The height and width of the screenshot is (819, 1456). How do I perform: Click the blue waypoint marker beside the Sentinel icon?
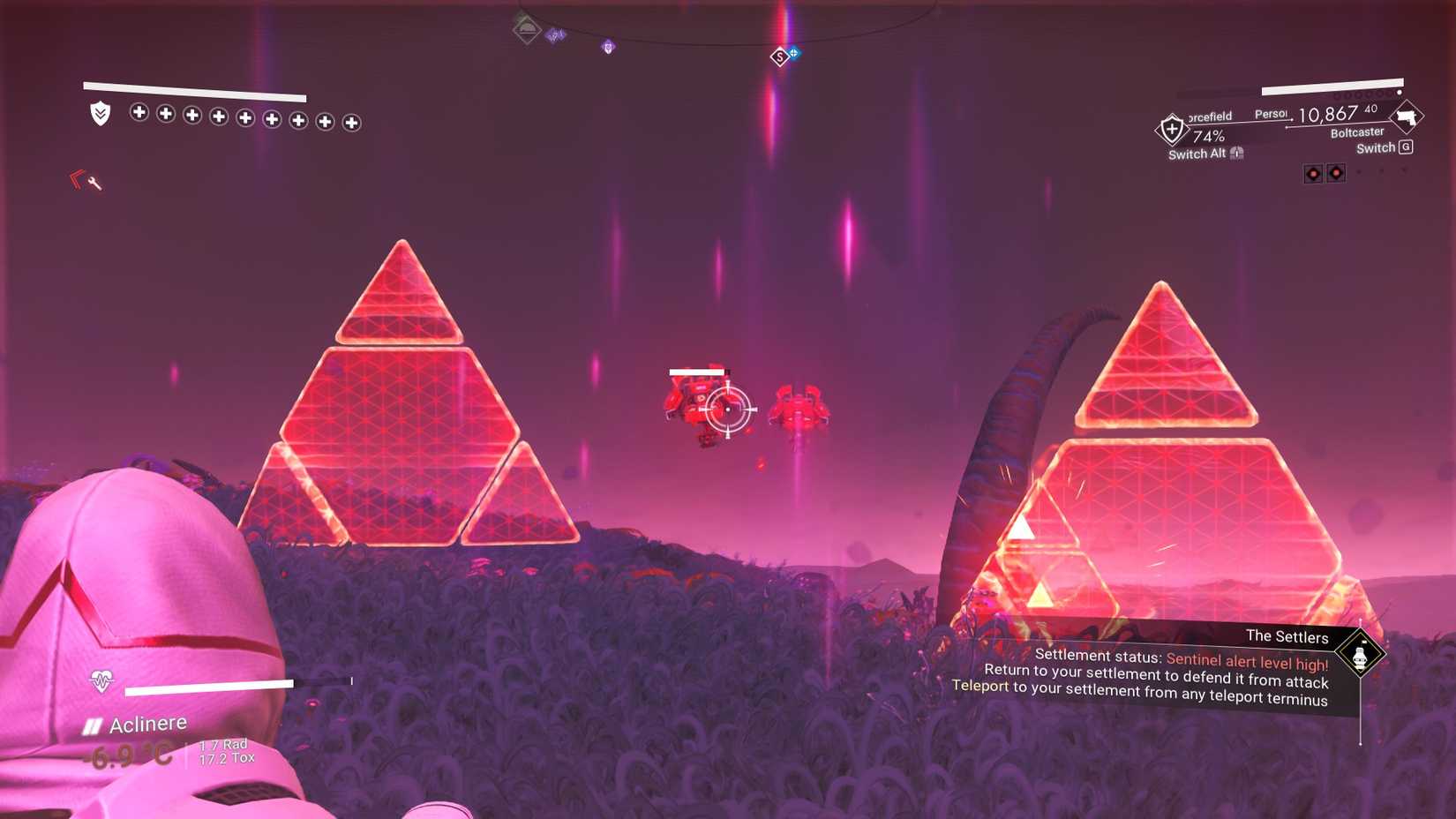point(795,52)
